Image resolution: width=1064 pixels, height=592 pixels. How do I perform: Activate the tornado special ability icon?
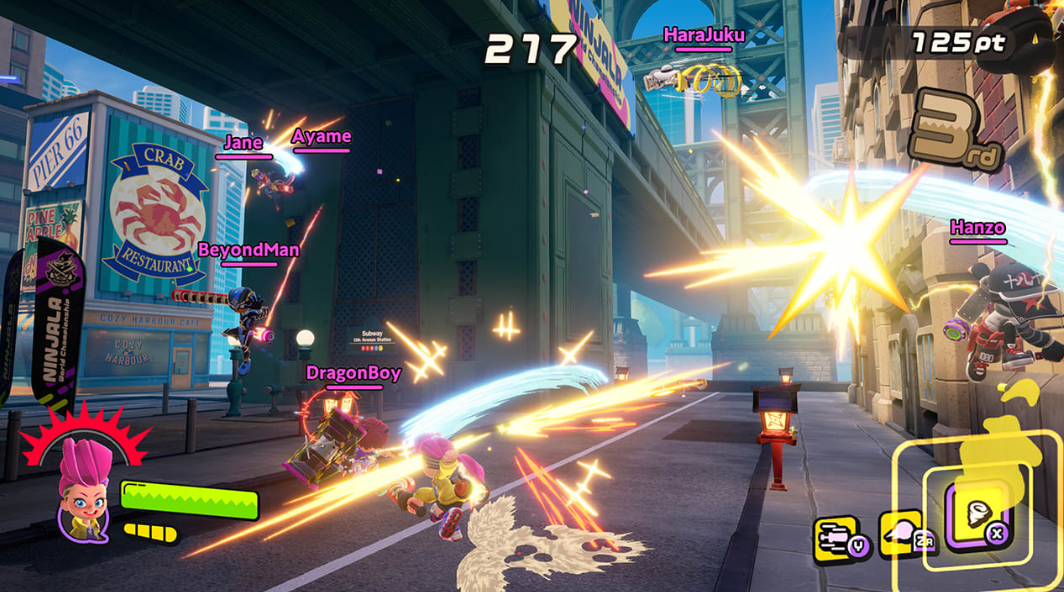(x=973, y=514)
